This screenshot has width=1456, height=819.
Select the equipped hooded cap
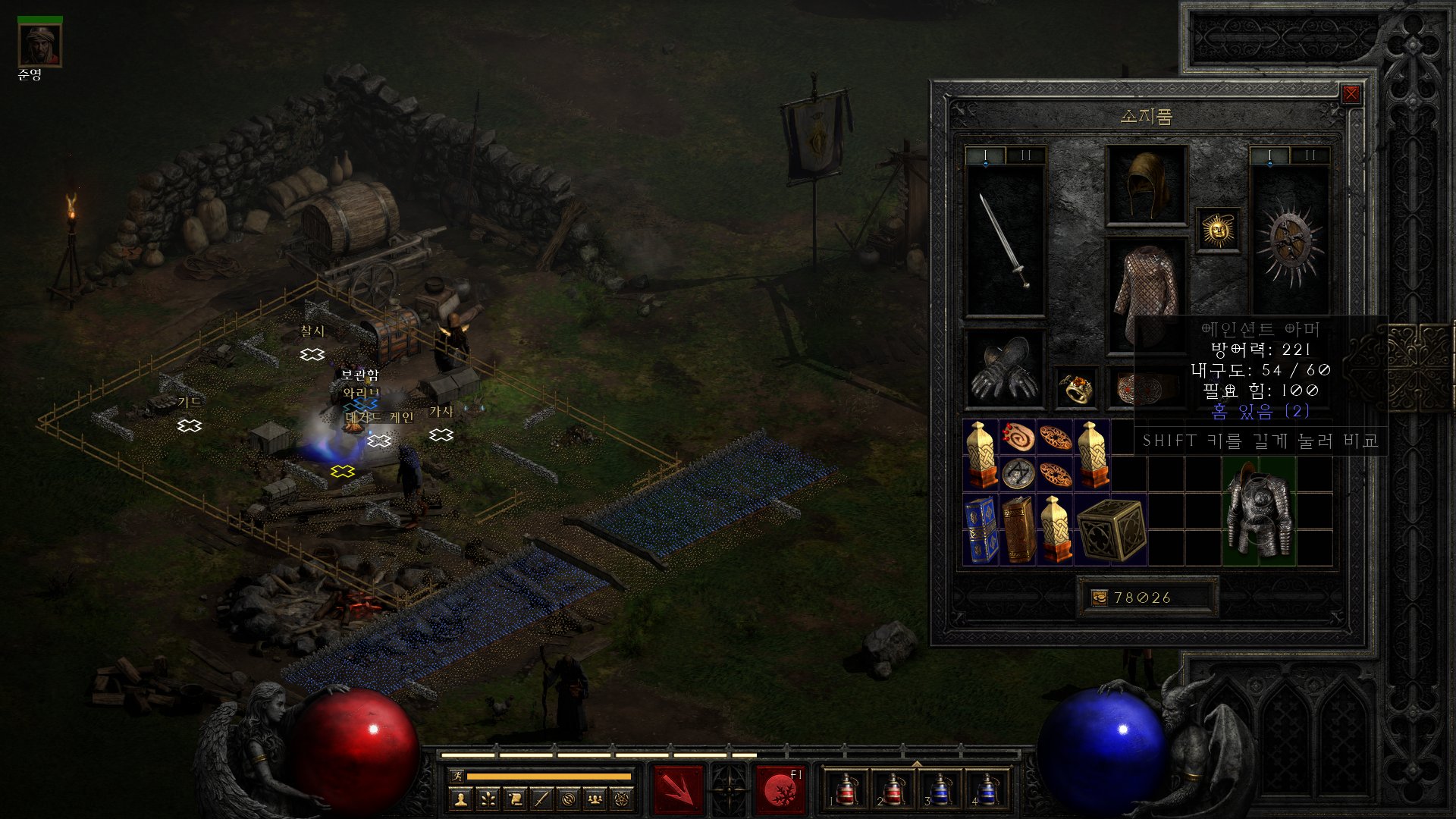coord(1146,186)
